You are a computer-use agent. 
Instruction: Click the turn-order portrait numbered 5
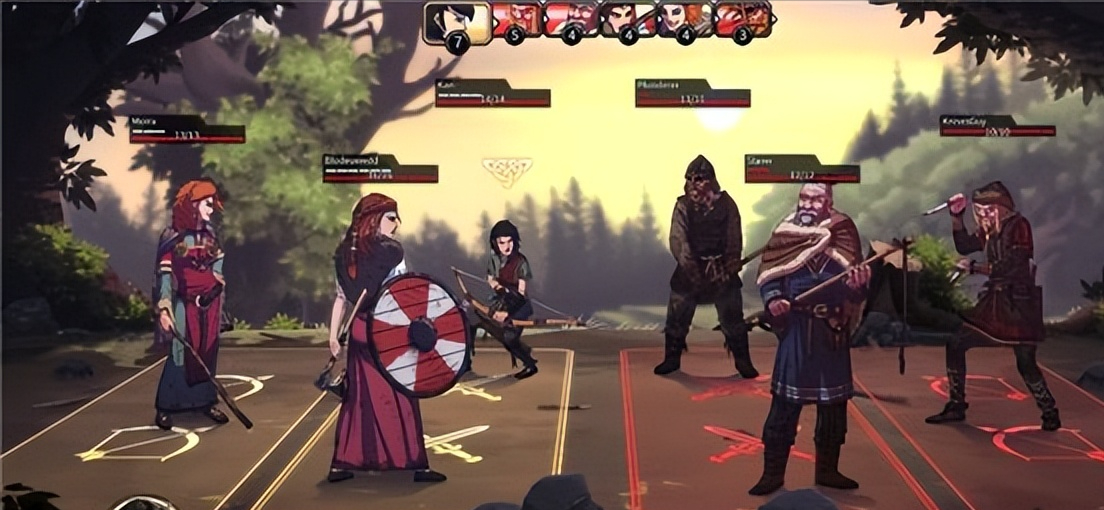(513, 20)
